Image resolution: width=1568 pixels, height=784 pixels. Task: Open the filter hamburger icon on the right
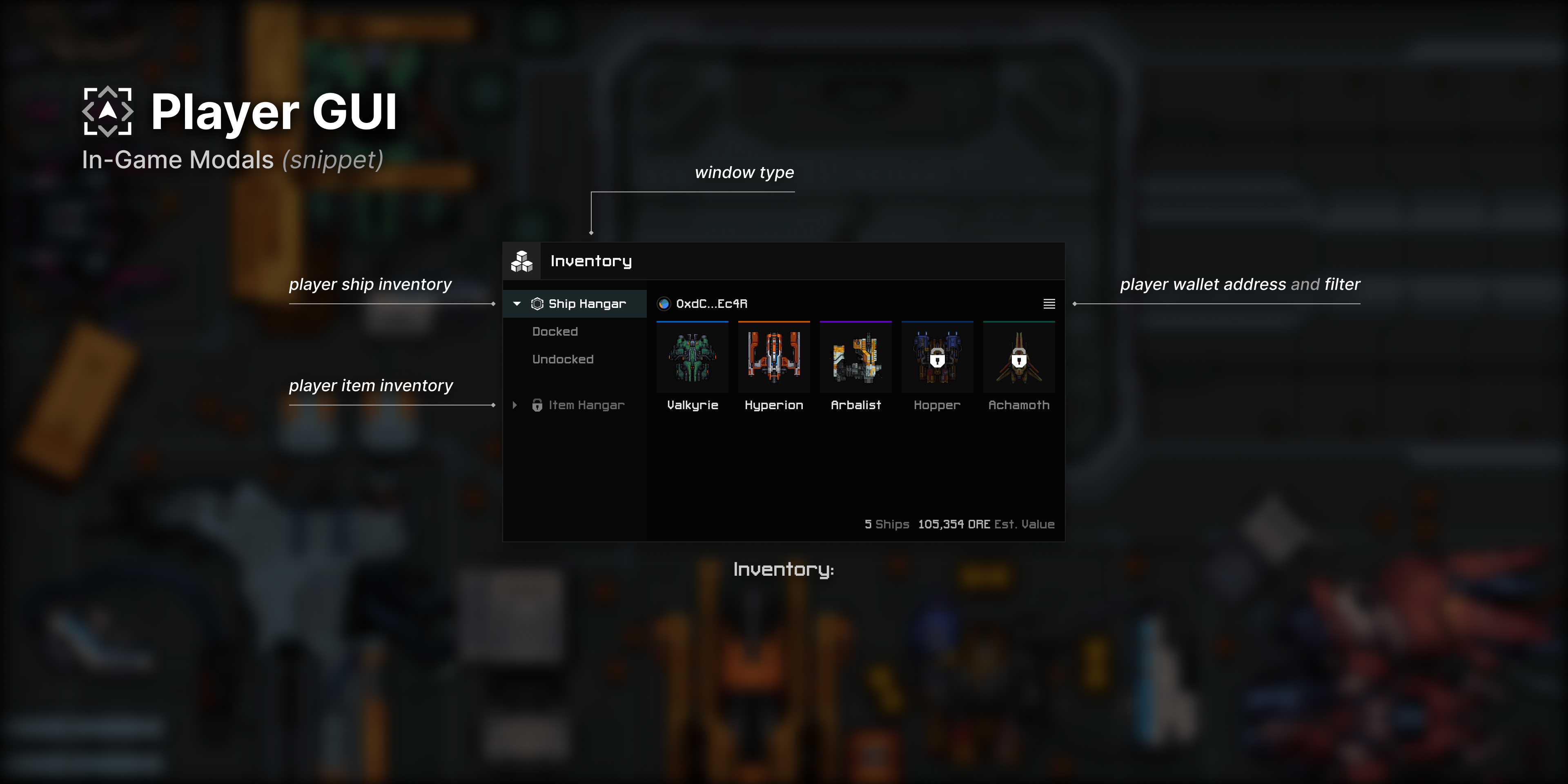pyautogui.click(x=1049, y=304)
